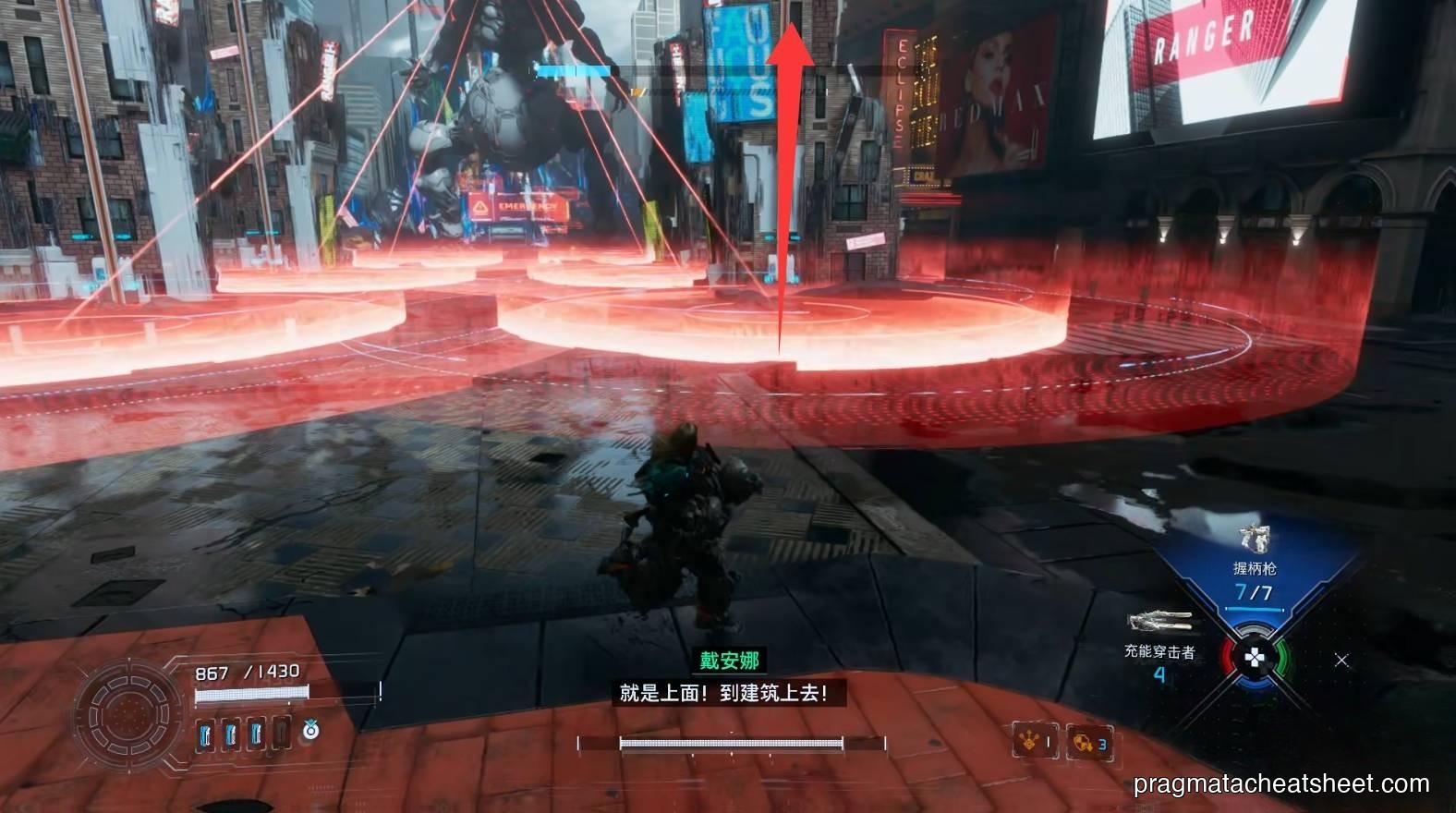
Task: Click the 就是上面！到建筑上去！dialogue text
Action: click(725, 691)
